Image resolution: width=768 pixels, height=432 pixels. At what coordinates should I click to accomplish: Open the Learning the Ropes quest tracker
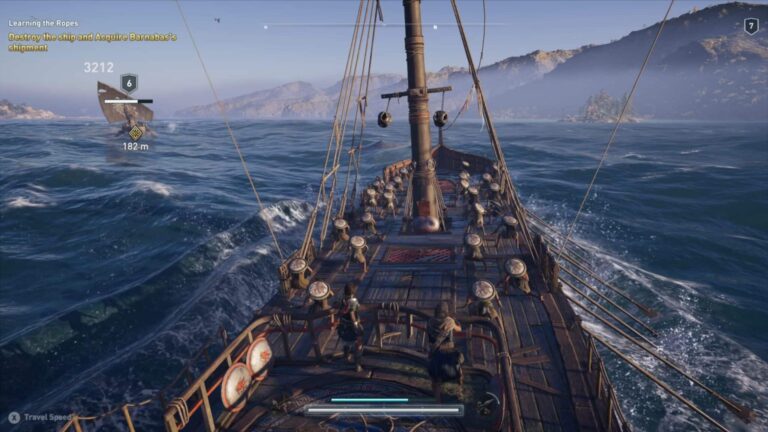tap(43, 23)
